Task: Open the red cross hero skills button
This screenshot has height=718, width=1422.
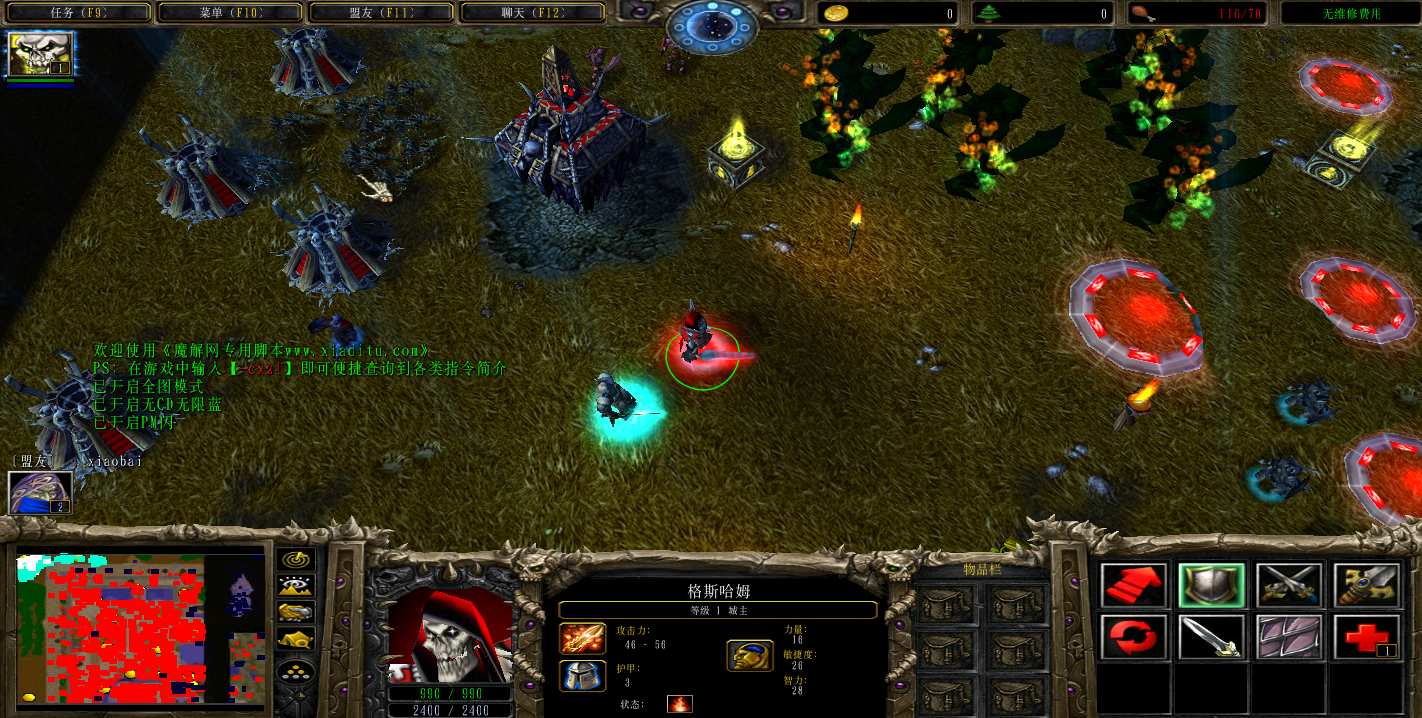Action: 1367,637
